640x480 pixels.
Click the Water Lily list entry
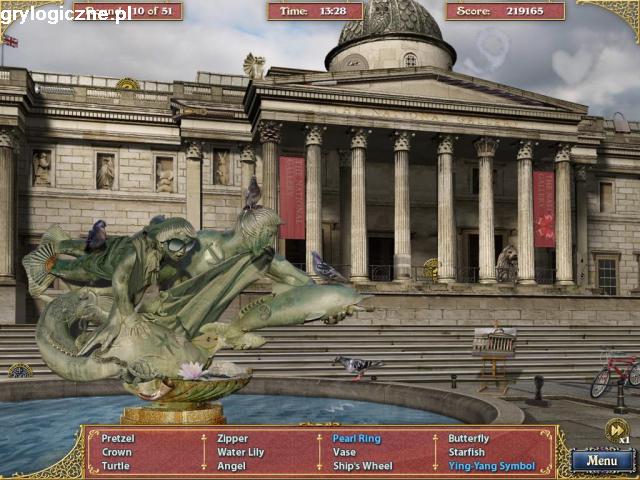click(x=240, y=452)
